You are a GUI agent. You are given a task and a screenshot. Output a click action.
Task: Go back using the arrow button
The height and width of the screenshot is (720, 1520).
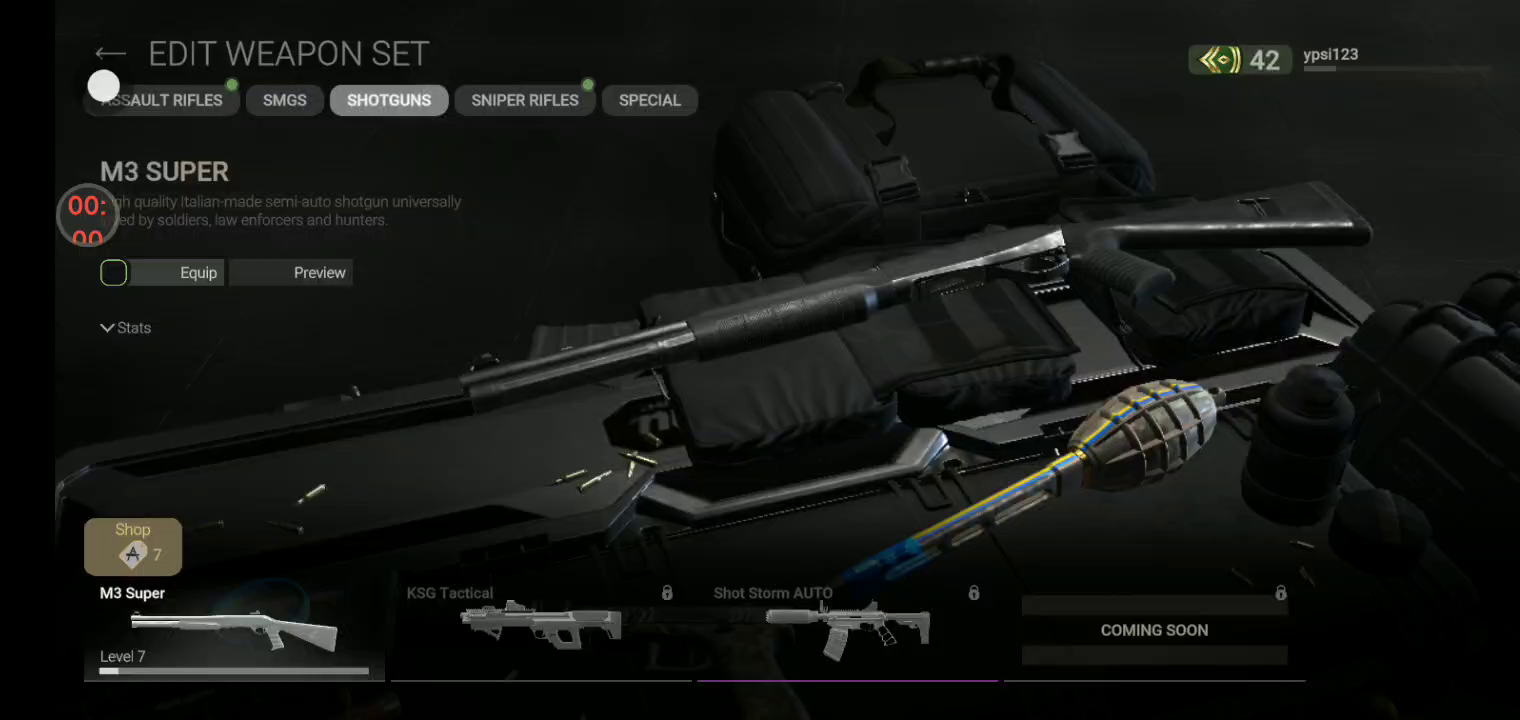pyautogui.click(x=110, y=54)
